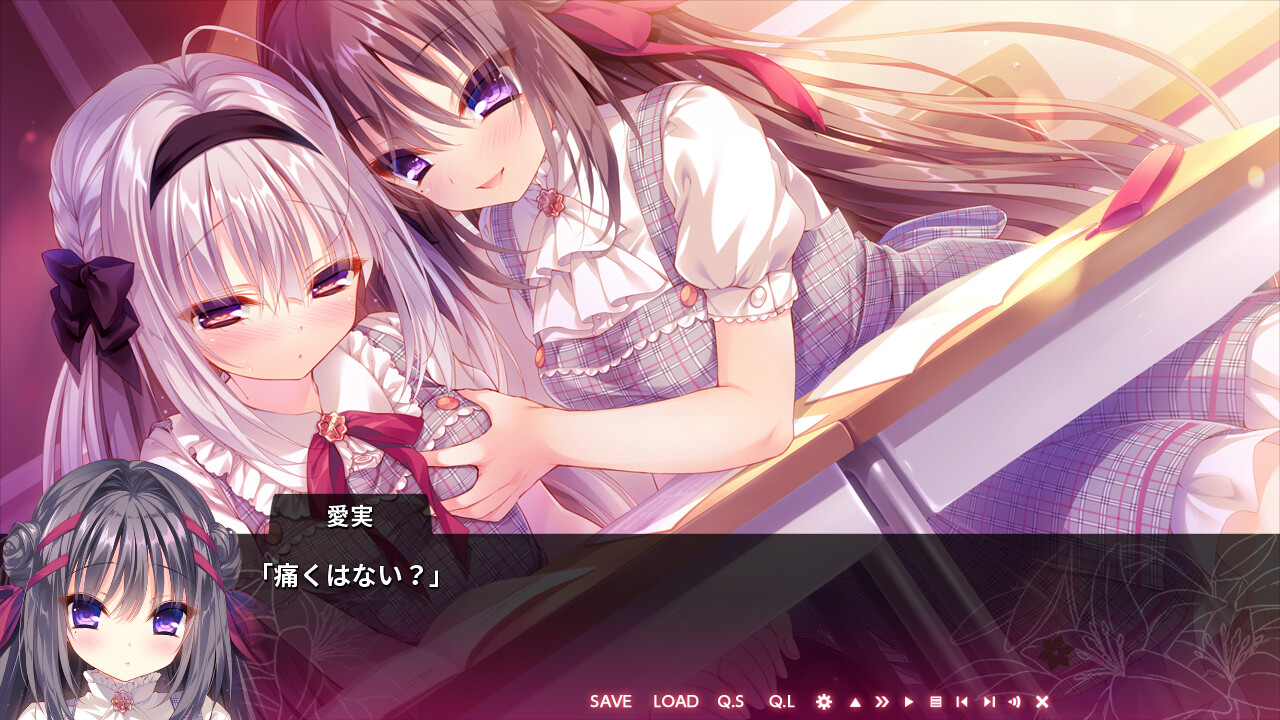Turn on auto-read mode with the play icon

tap(908, 702)
